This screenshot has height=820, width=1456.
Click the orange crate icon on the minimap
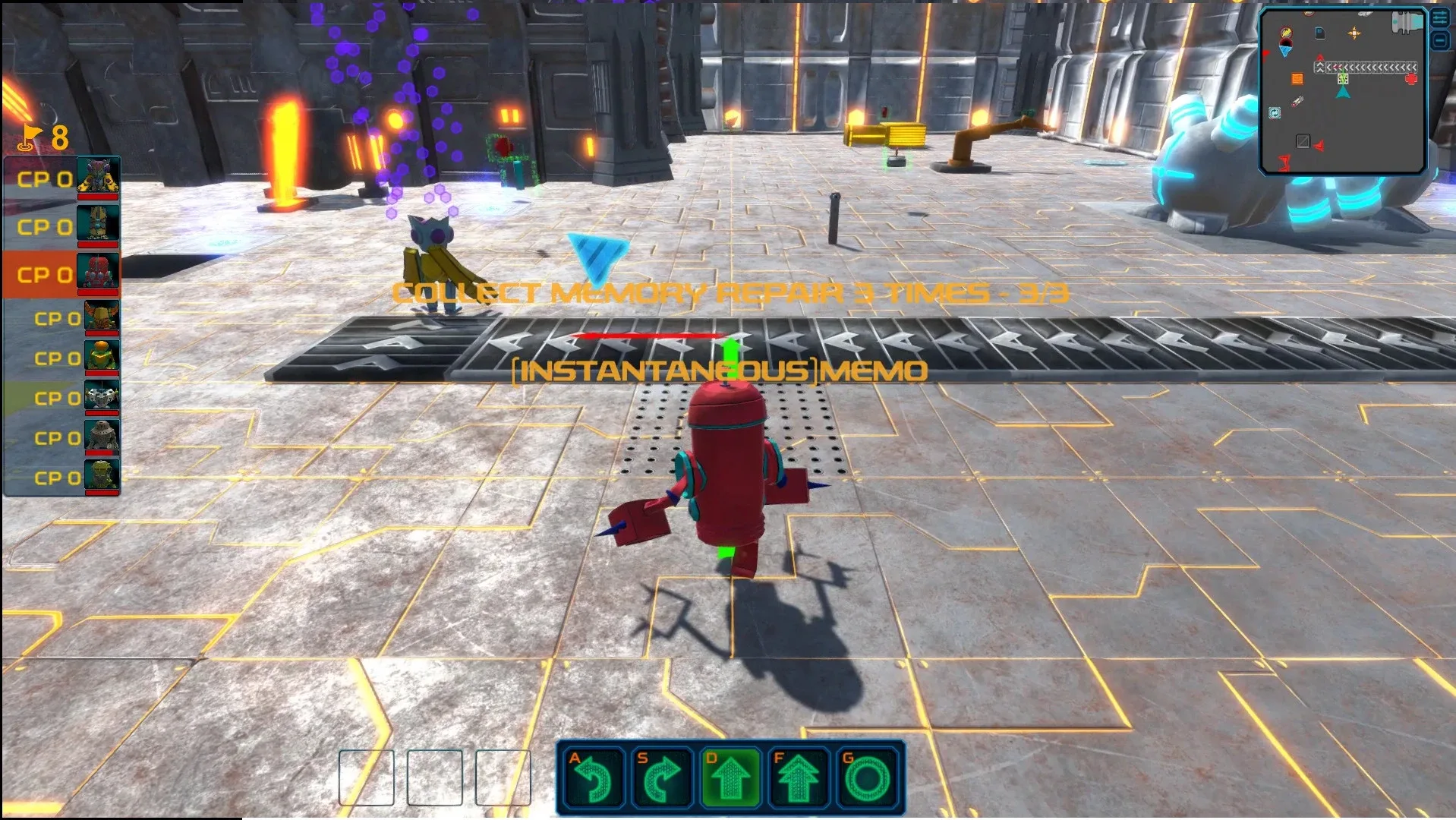[x=1297, y=78]
